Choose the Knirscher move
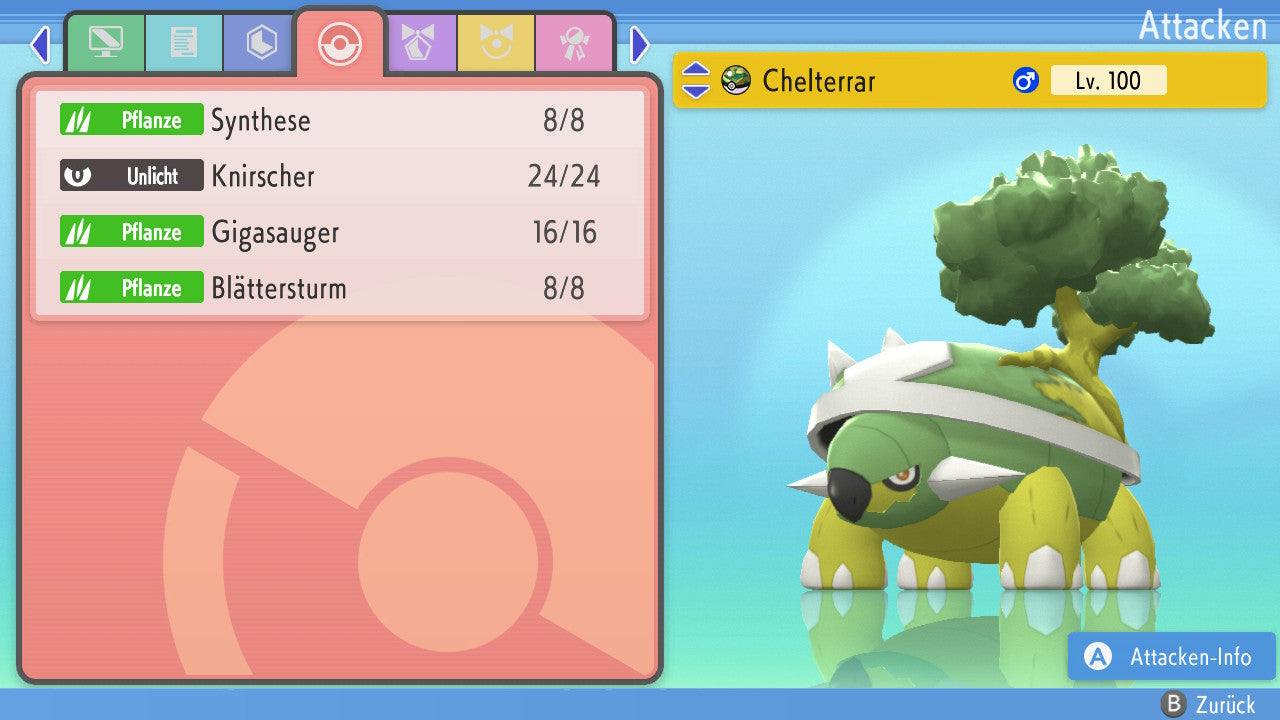Screen dimensions: 1280x720 tap(340, 177)
